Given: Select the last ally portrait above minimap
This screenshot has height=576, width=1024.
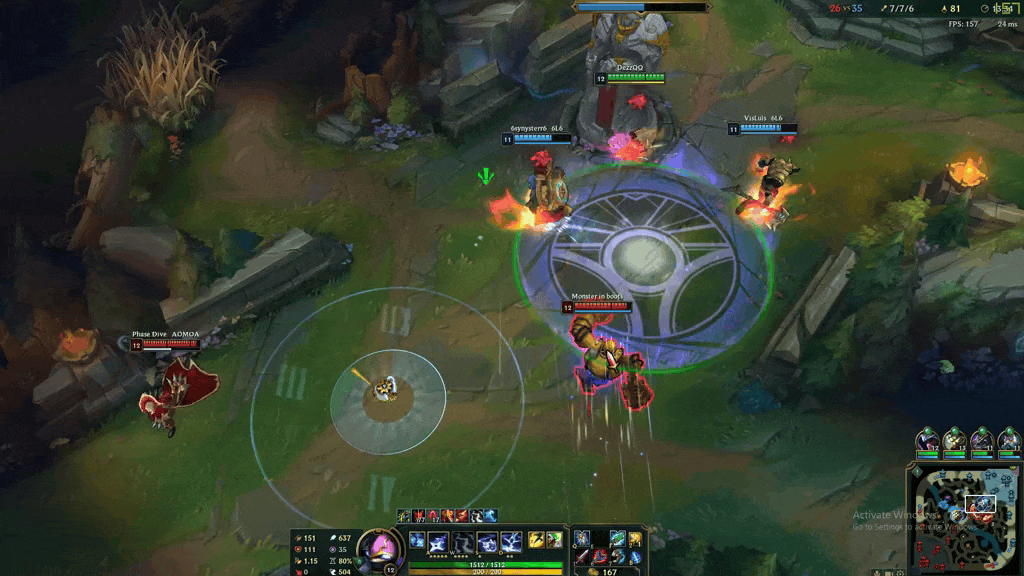Looking at the screenshot, I should point(1010,439).
